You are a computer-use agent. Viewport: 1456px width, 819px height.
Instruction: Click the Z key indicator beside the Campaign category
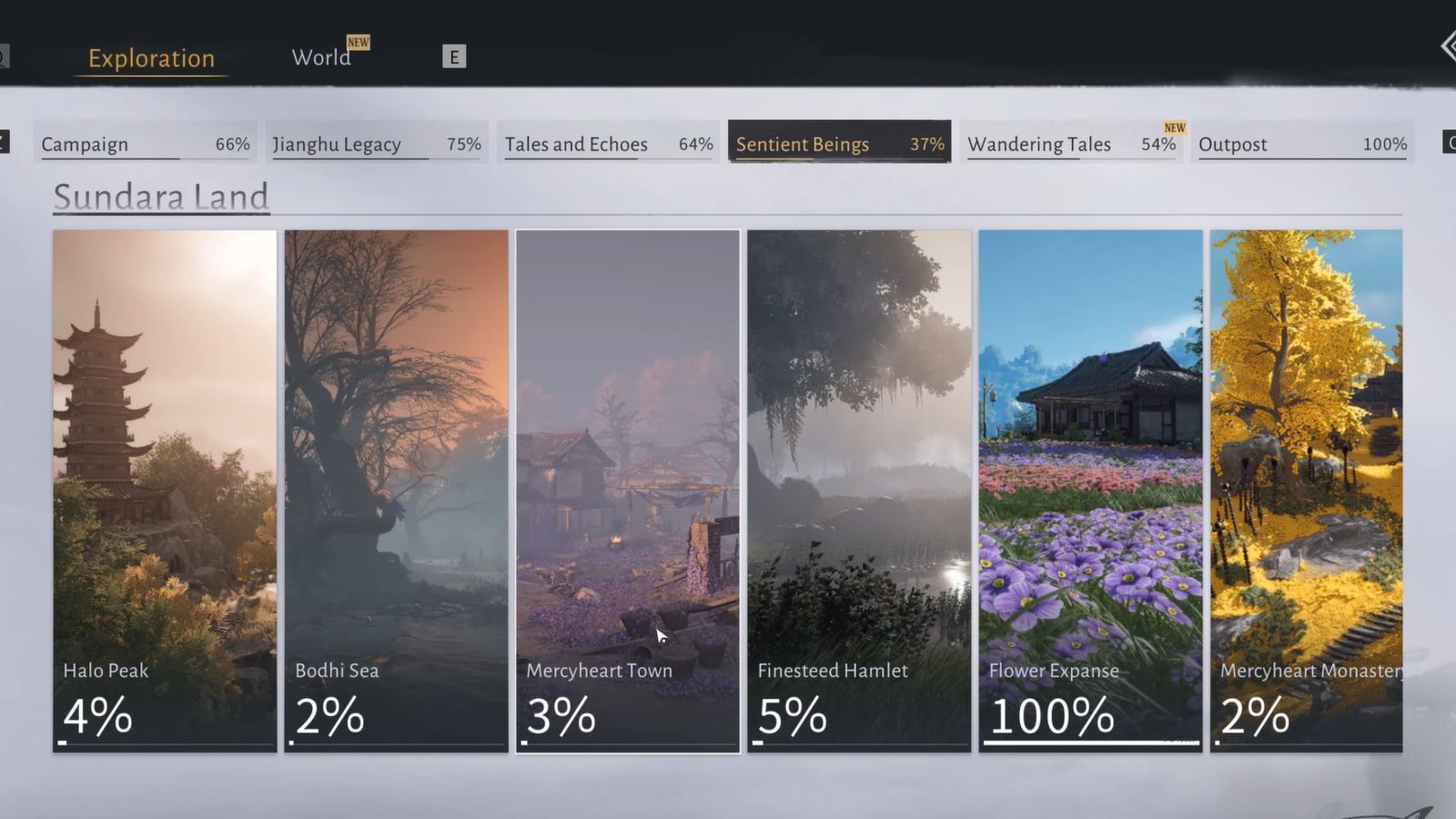(x=5, y=143)
